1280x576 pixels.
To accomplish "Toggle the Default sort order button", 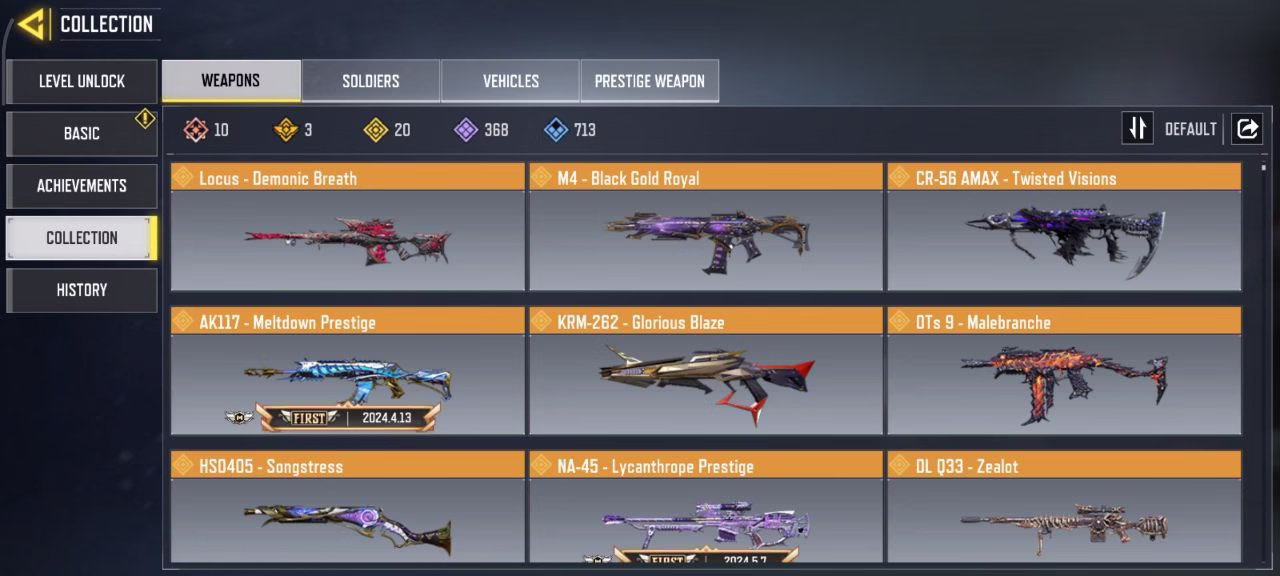I will point(1138,129).
